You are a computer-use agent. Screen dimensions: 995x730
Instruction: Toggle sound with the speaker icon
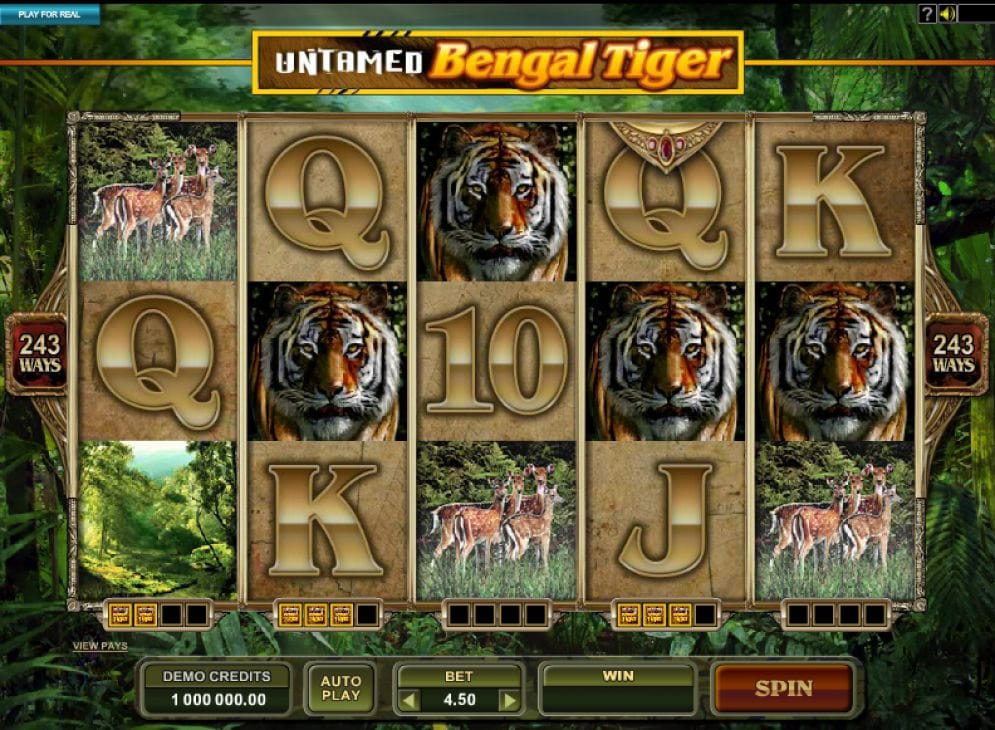(x=946, y=14)
